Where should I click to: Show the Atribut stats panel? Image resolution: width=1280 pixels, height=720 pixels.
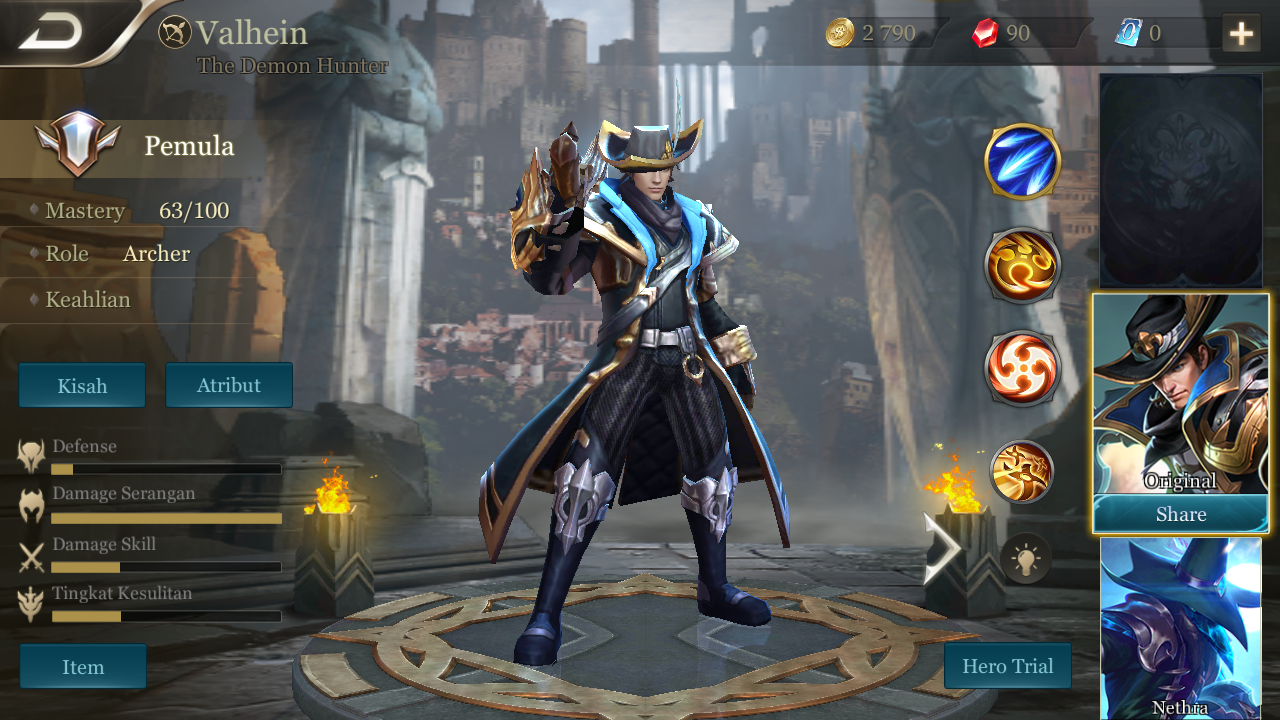[x=229, y=385]
